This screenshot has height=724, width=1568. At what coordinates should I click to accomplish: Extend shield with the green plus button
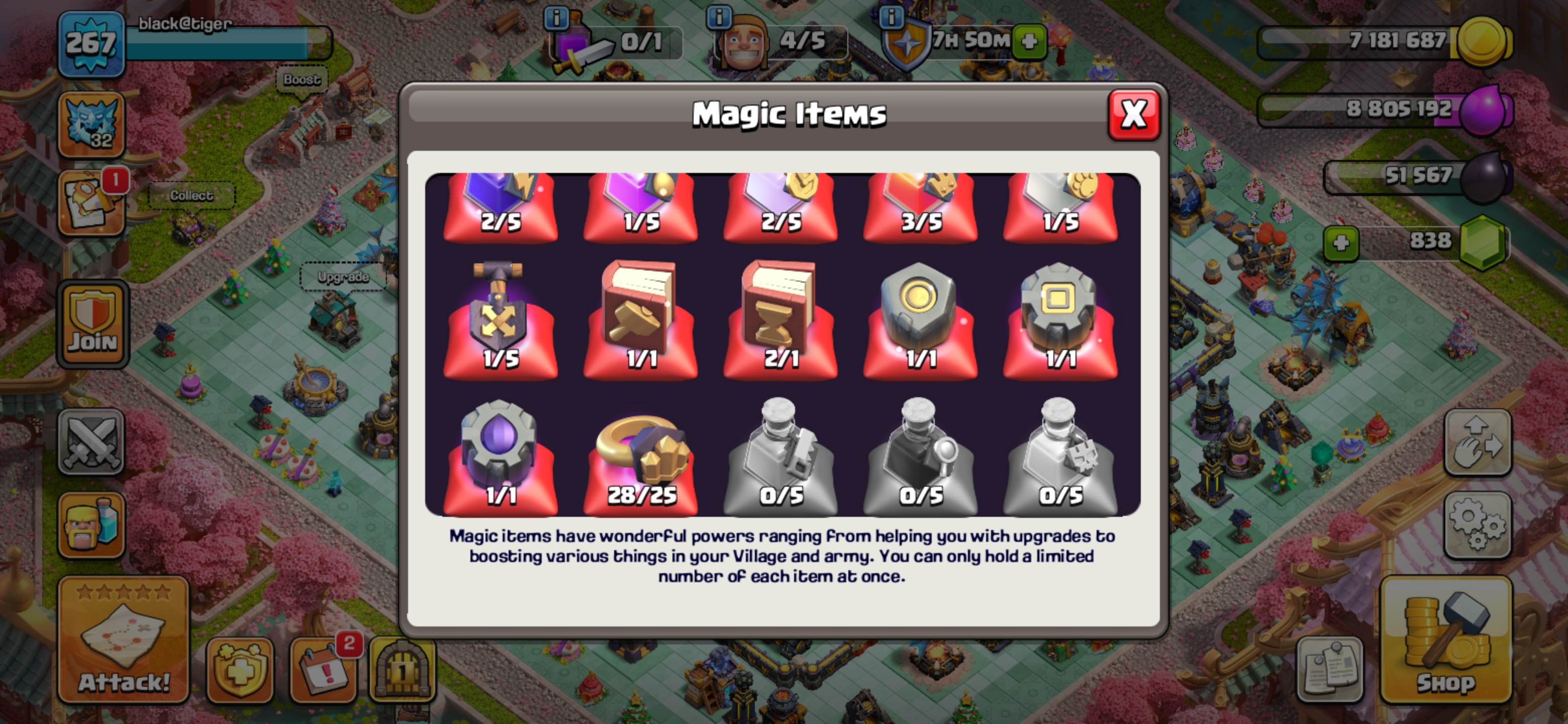point(1030,41)
